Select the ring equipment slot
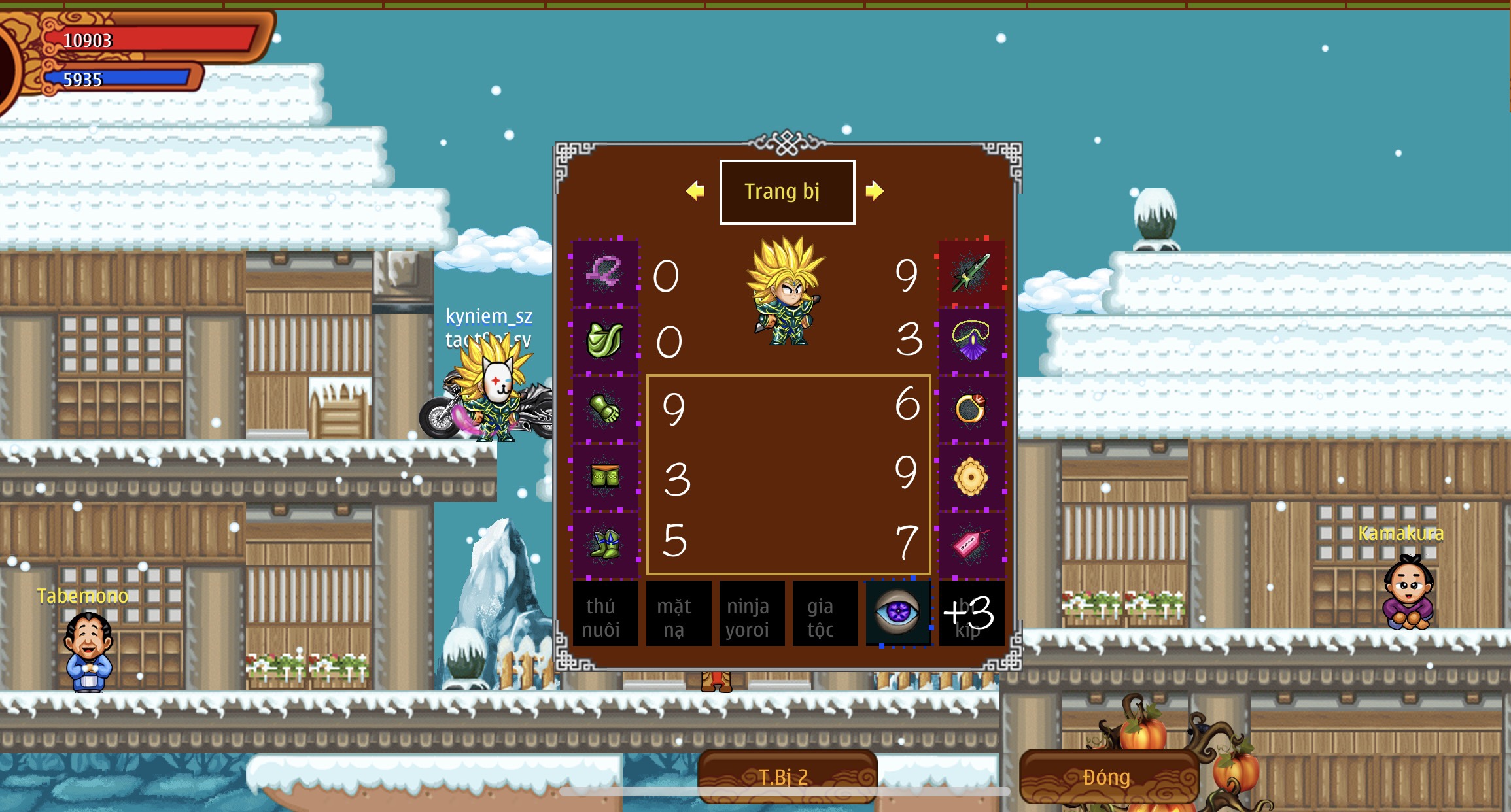Image resolution: width=1511 pixels, height=812 pixels. coord(971,409)
